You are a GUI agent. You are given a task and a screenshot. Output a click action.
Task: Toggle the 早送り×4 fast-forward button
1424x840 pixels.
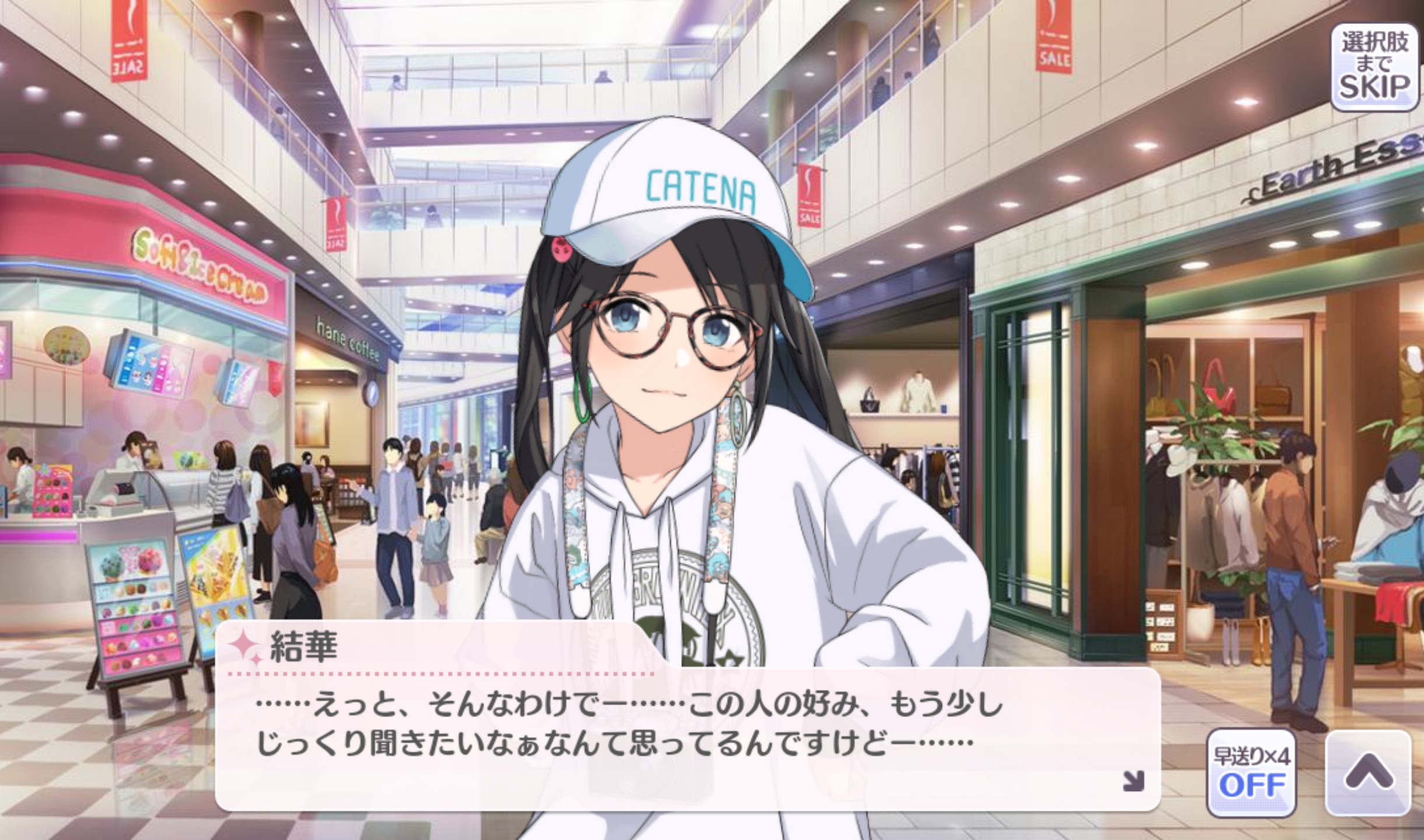1251,772
